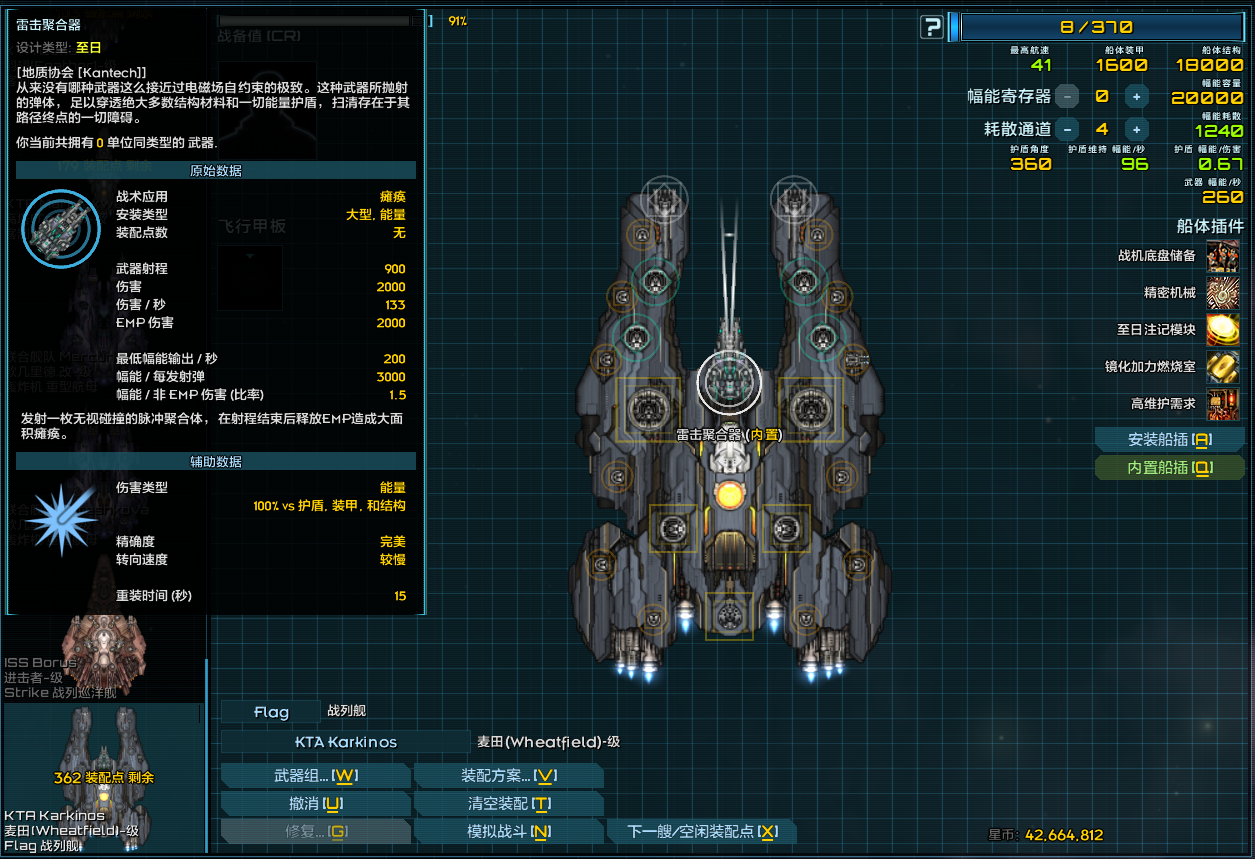Image resolution: width=1255 pixels, height=859 pixels.
Task: Select the 至日注记模块 hullmod icon
Action: (1223, 329)
